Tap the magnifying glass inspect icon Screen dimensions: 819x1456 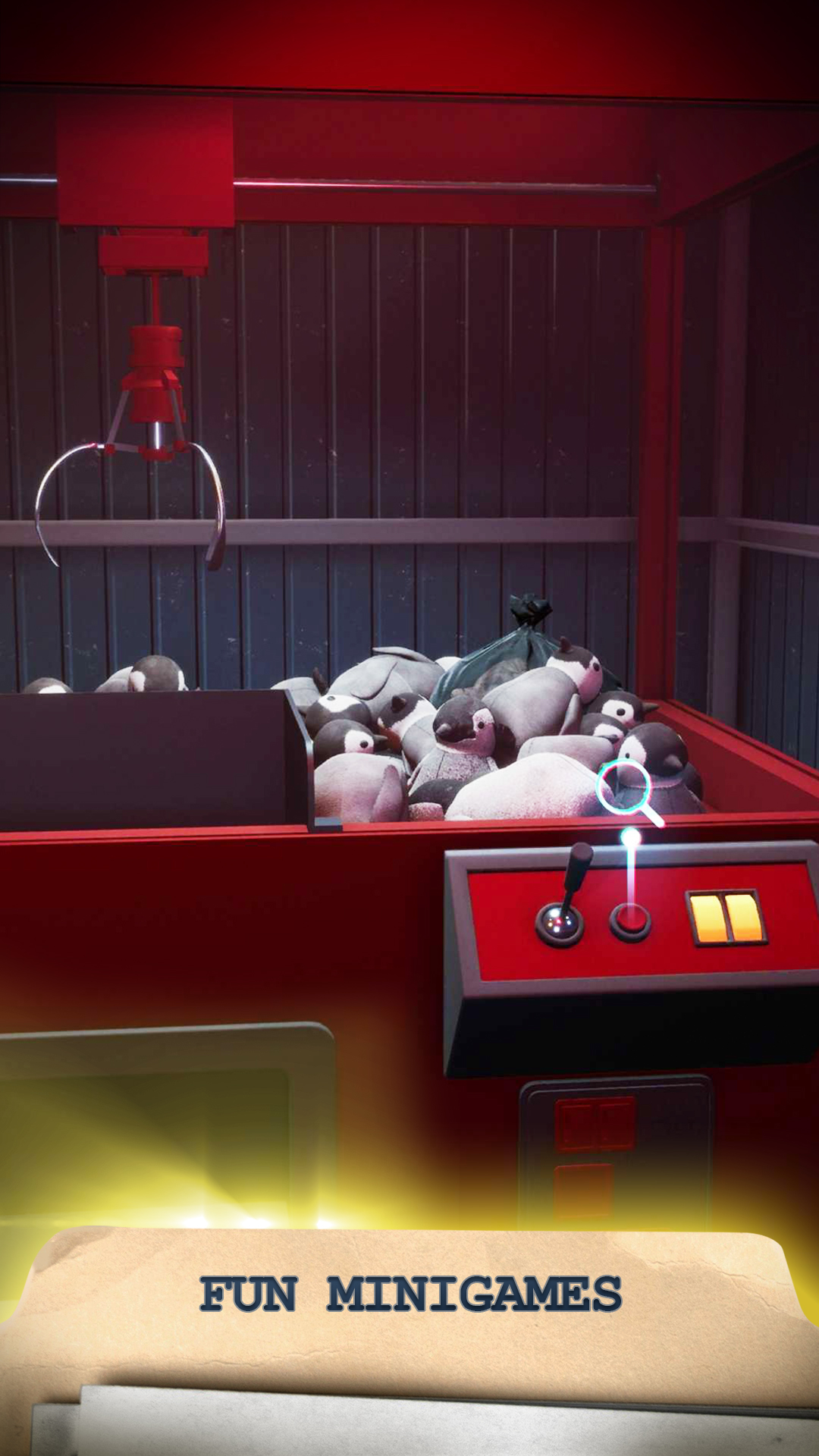(x=625, y=789)
